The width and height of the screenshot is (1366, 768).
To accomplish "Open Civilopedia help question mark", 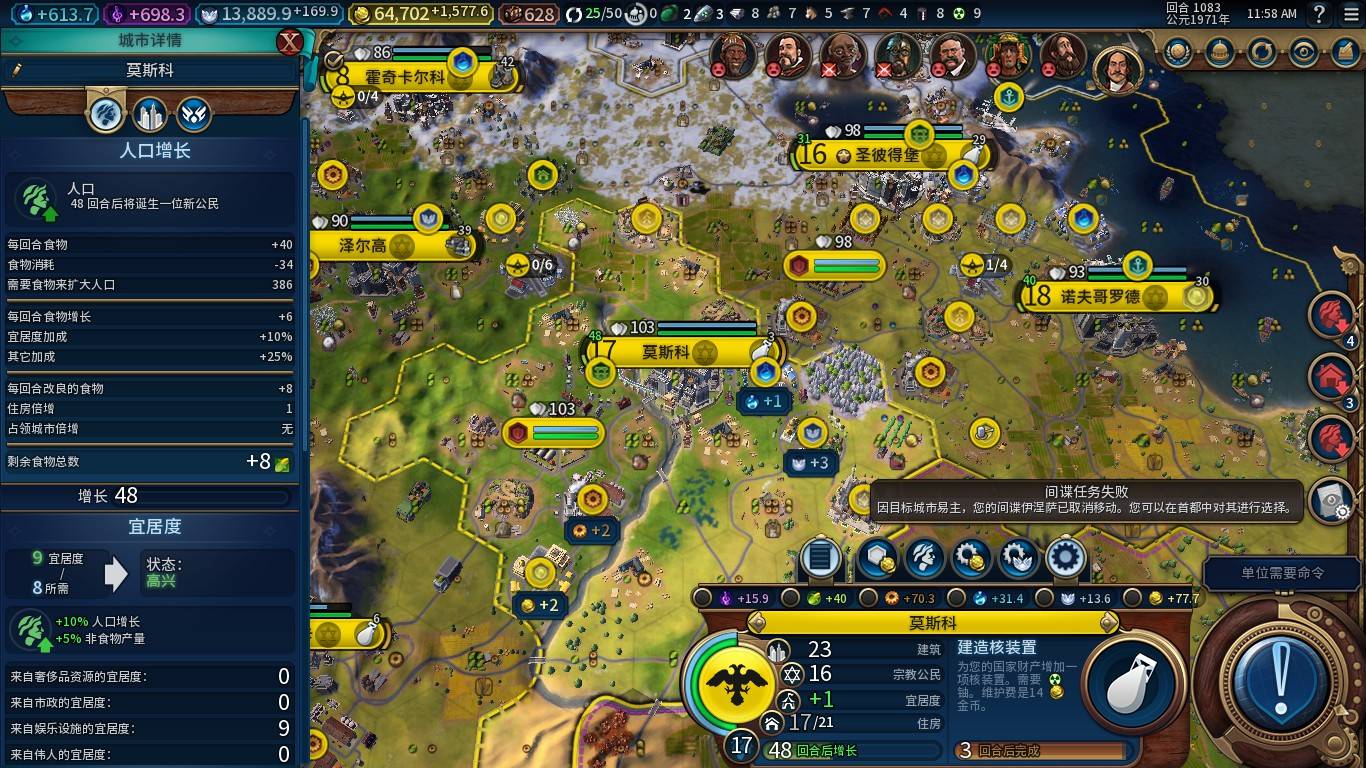I will (1319, 14).
